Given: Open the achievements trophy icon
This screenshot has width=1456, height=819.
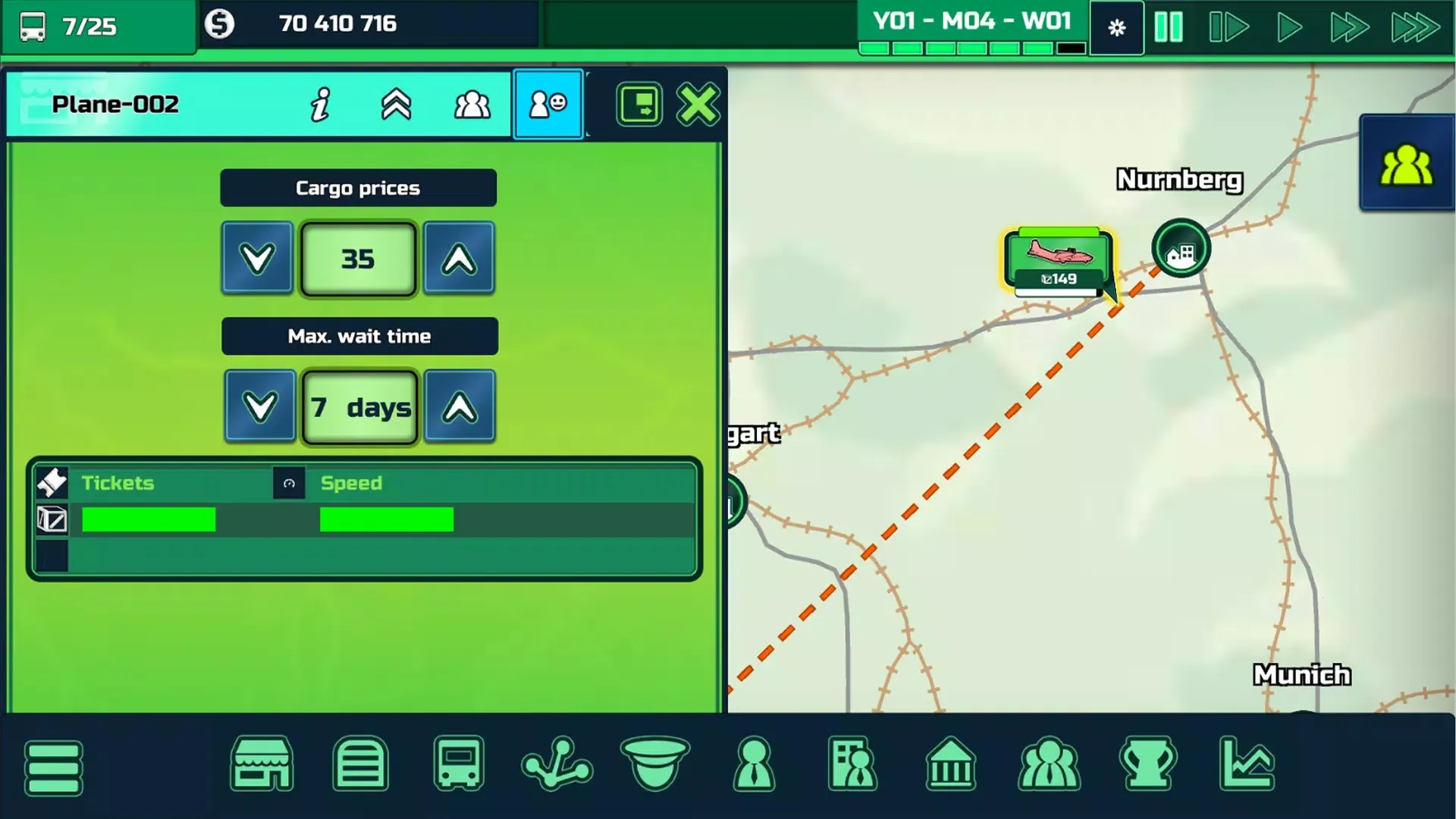Looking at the screenshot, I should [x=1147, y=764].
